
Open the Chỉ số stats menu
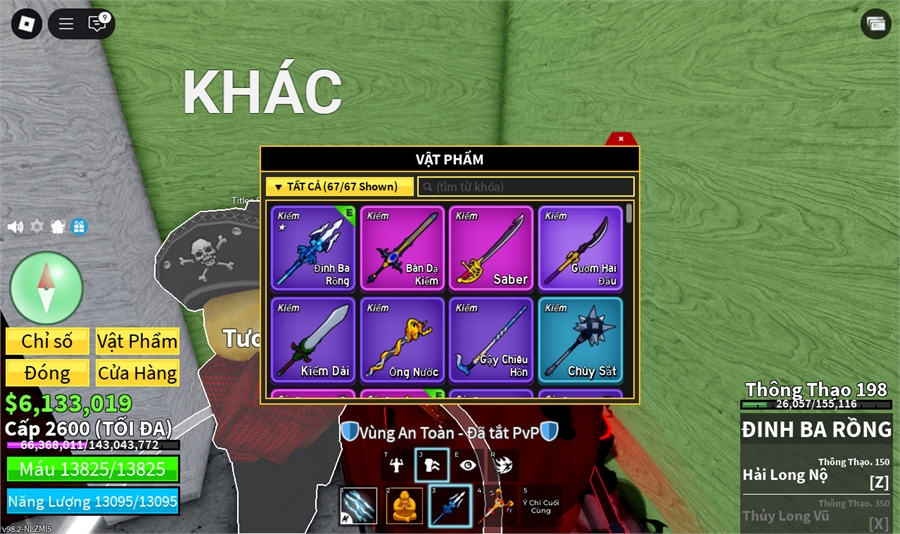click(47, 342)
